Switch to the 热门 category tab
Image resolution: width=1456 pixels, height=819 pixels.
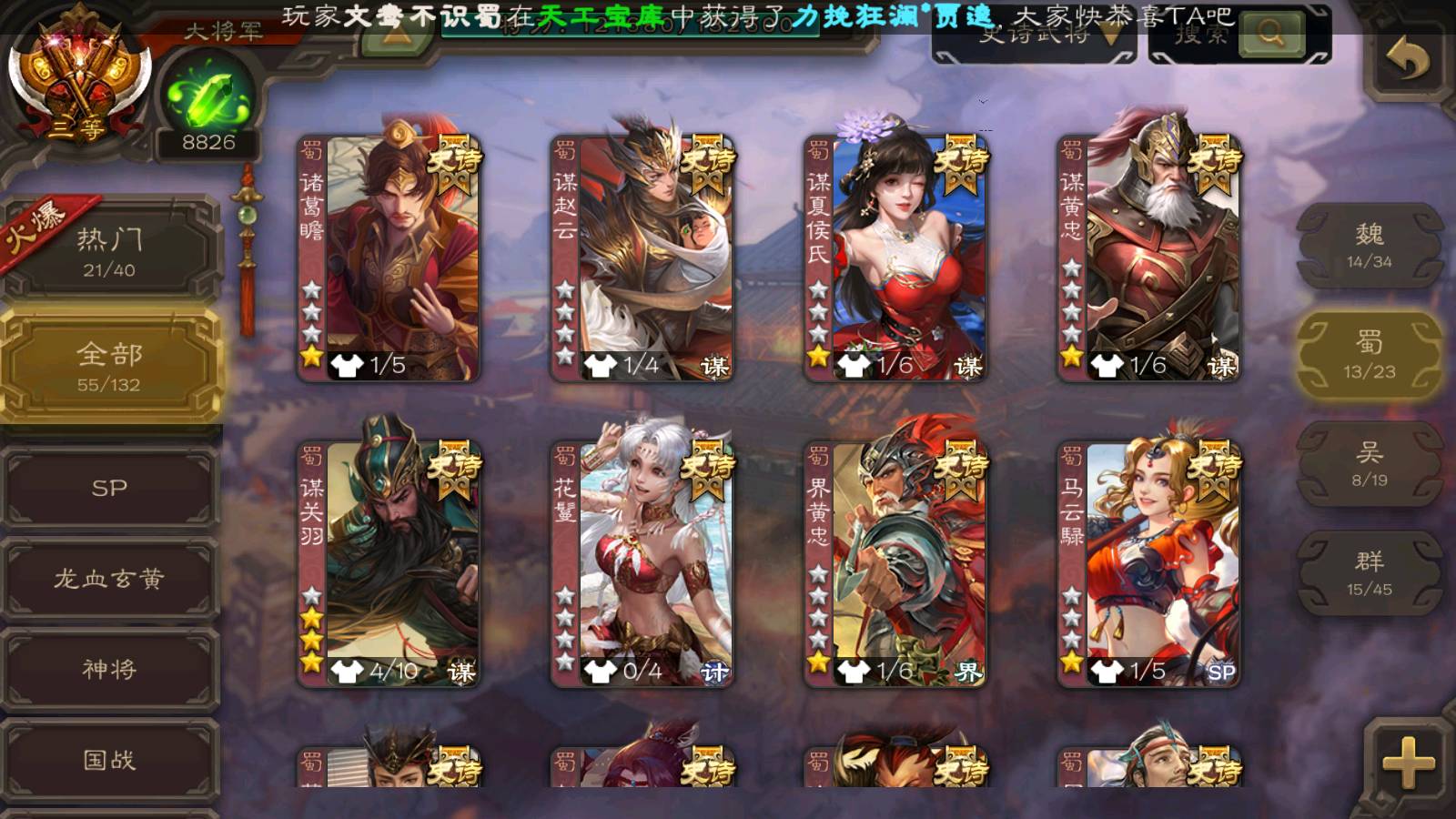pos(109,252)
